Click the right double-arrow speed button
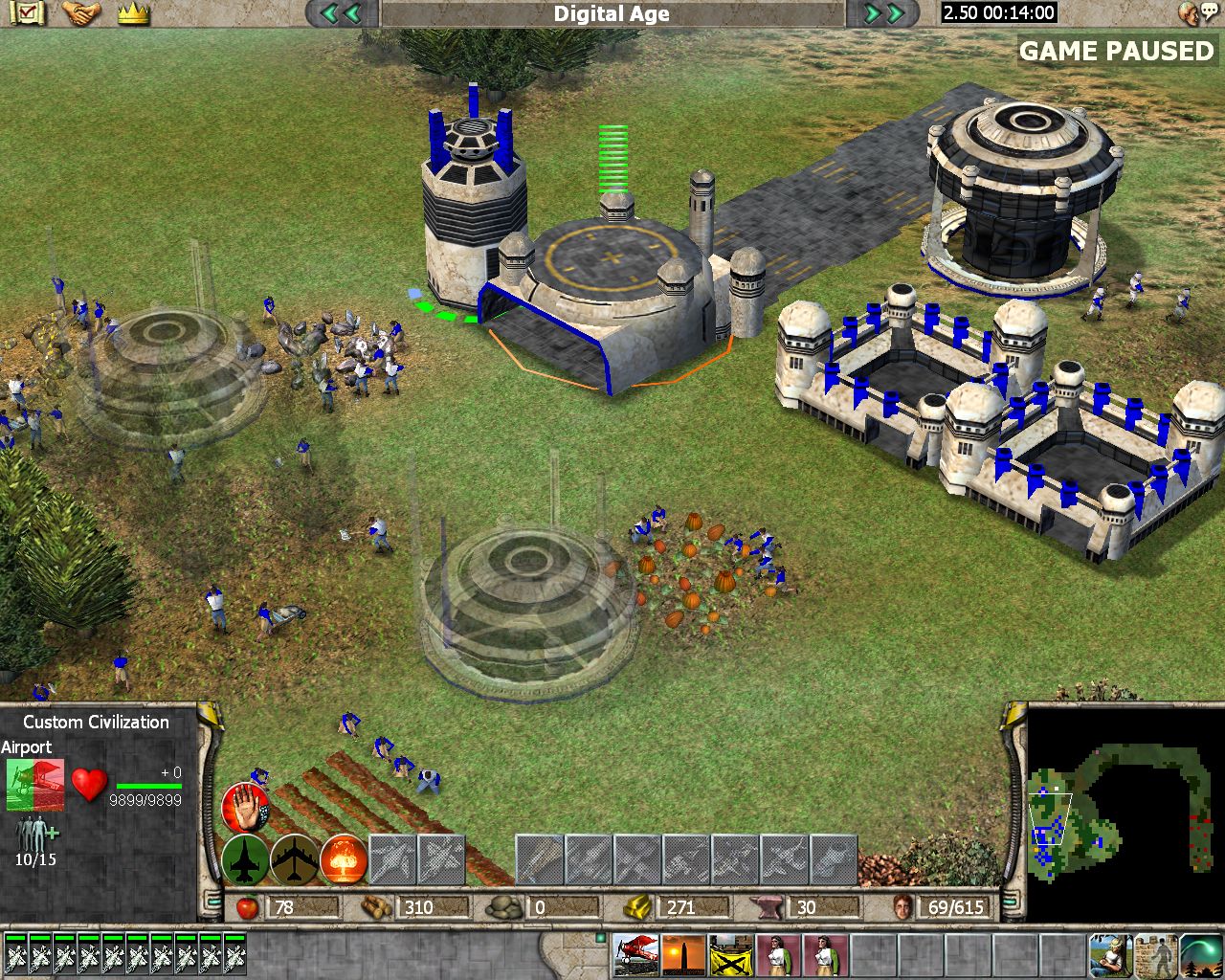The width and height of the screenshot is (1225, 980). click(884, 13)
